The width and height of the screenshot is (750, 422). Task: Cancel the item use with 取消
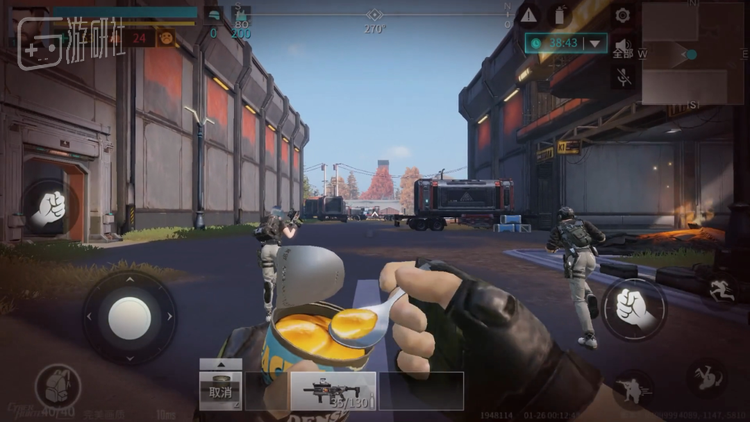220,391
